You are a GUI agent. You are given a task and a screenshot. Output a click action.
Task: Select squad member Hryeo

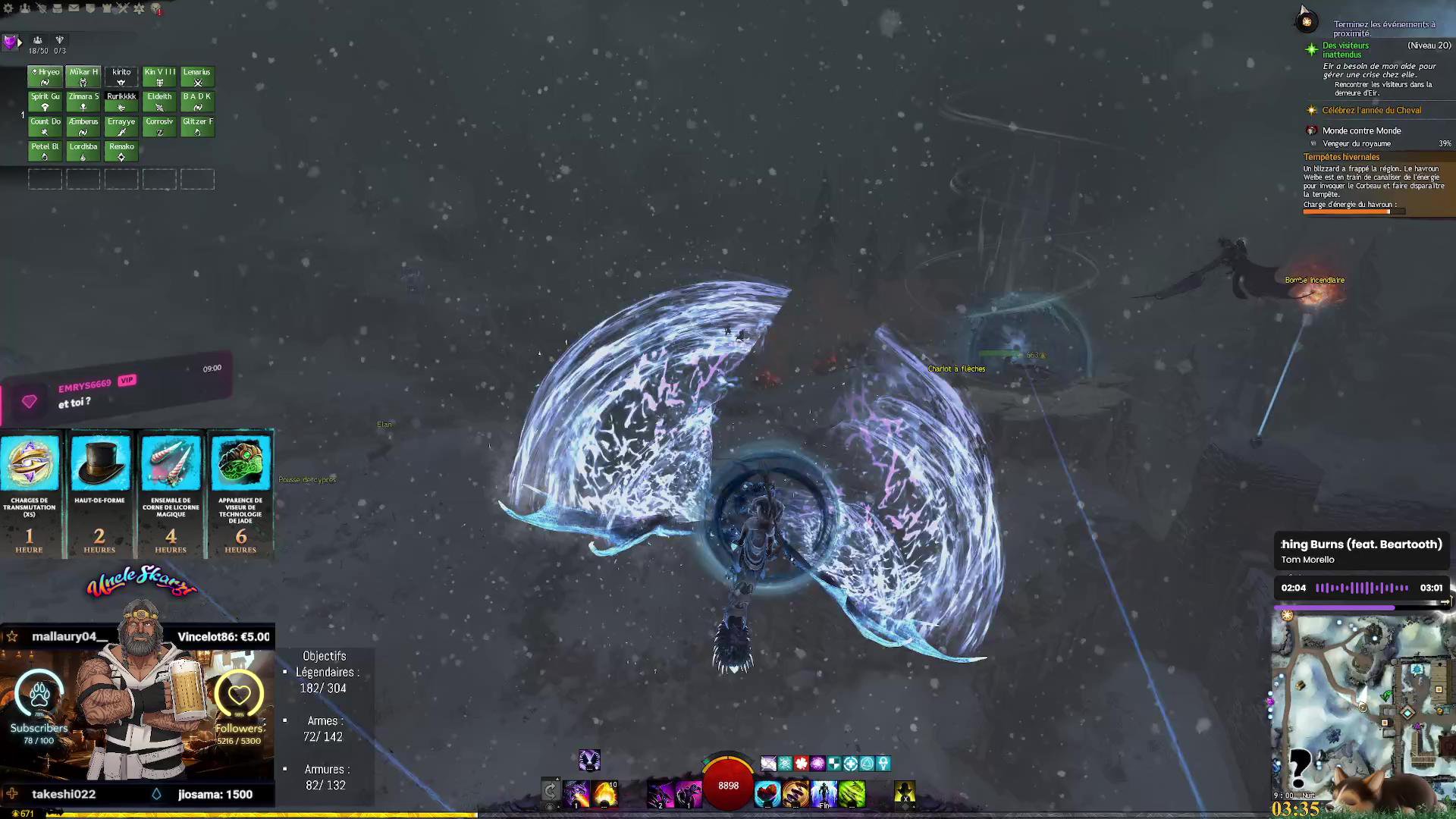tap(45, 77)
